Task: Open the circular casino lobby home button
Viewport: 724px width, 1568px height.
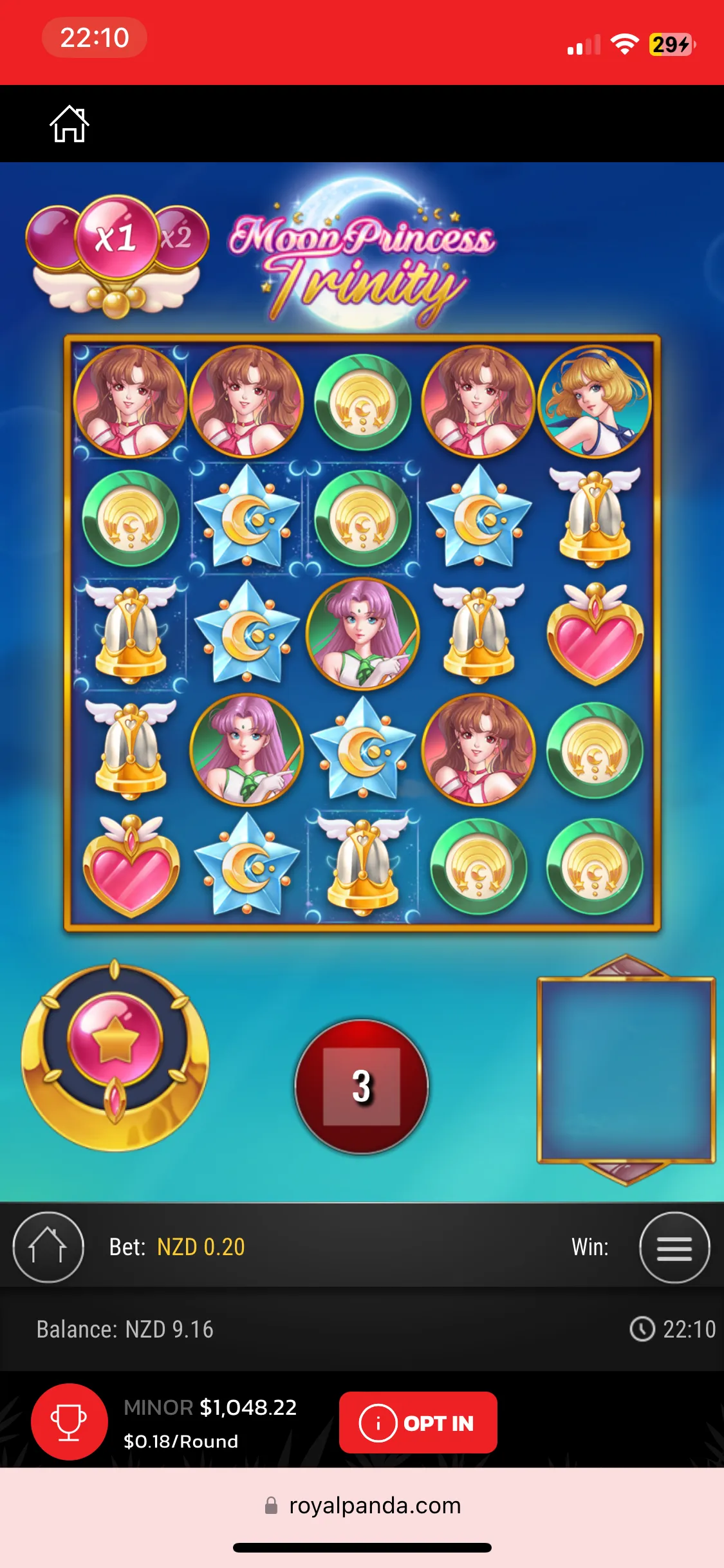Action: click(48, 1247)
